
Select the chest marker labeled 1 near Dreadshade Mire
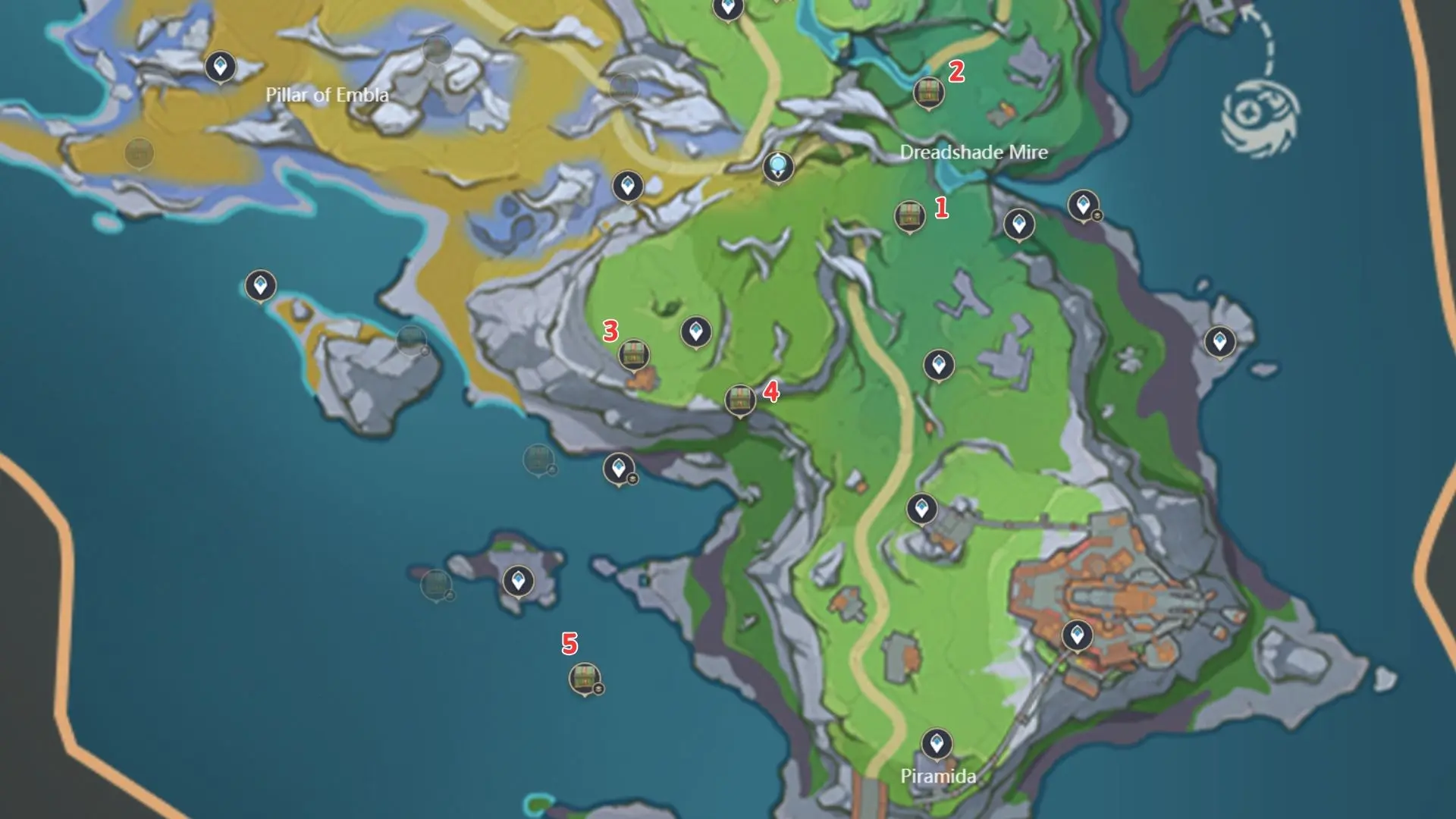(x=909, y=217)
